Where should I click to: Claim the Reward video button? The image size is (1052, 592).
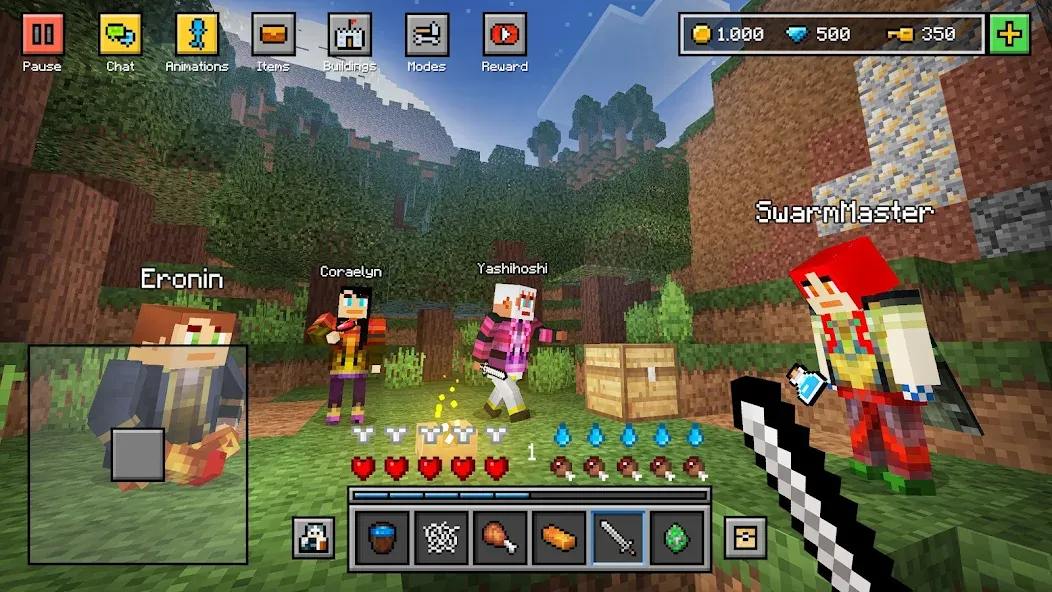coord(504,35)
